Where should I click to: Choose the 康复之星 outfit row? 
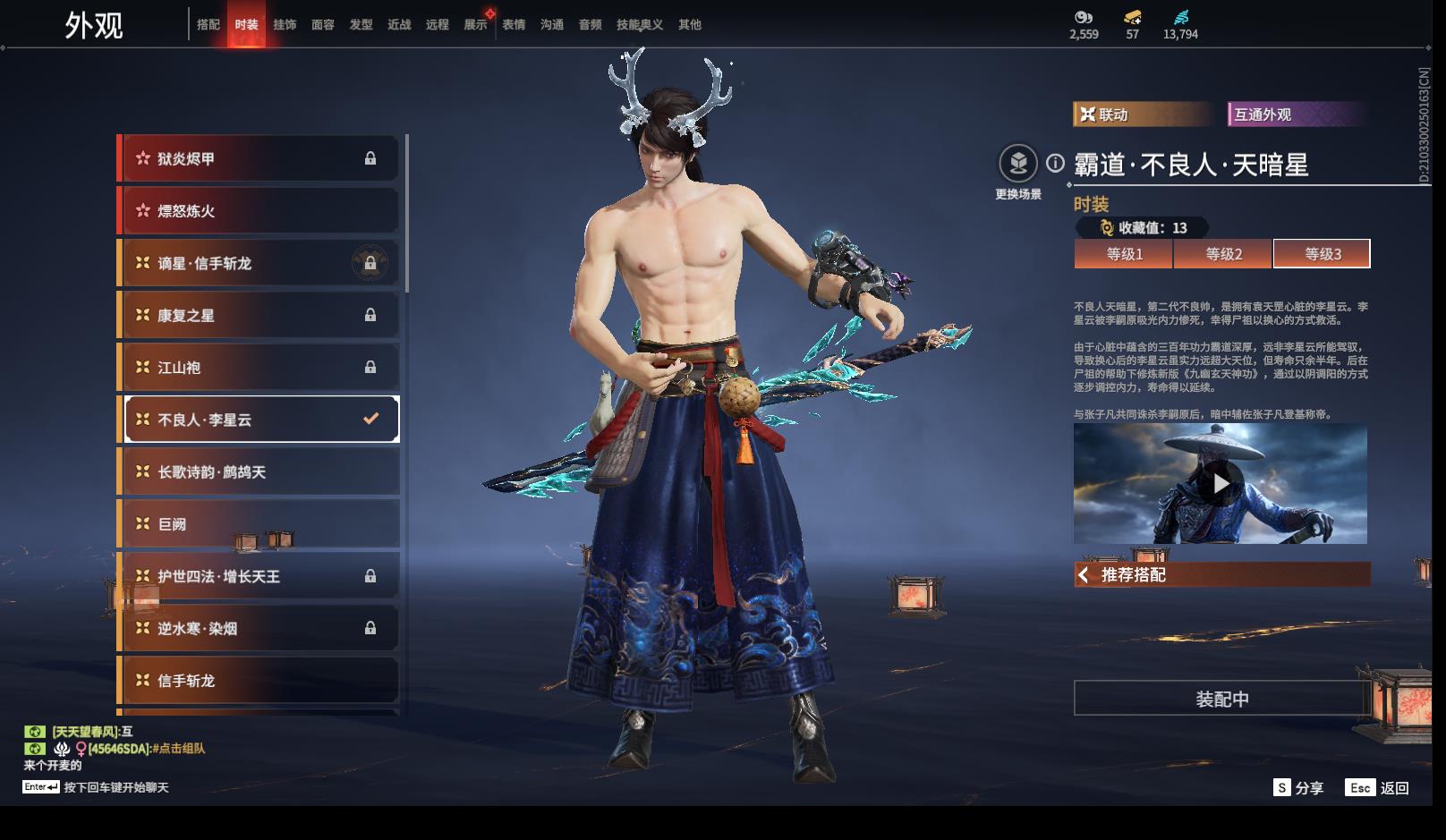point(259,315)
